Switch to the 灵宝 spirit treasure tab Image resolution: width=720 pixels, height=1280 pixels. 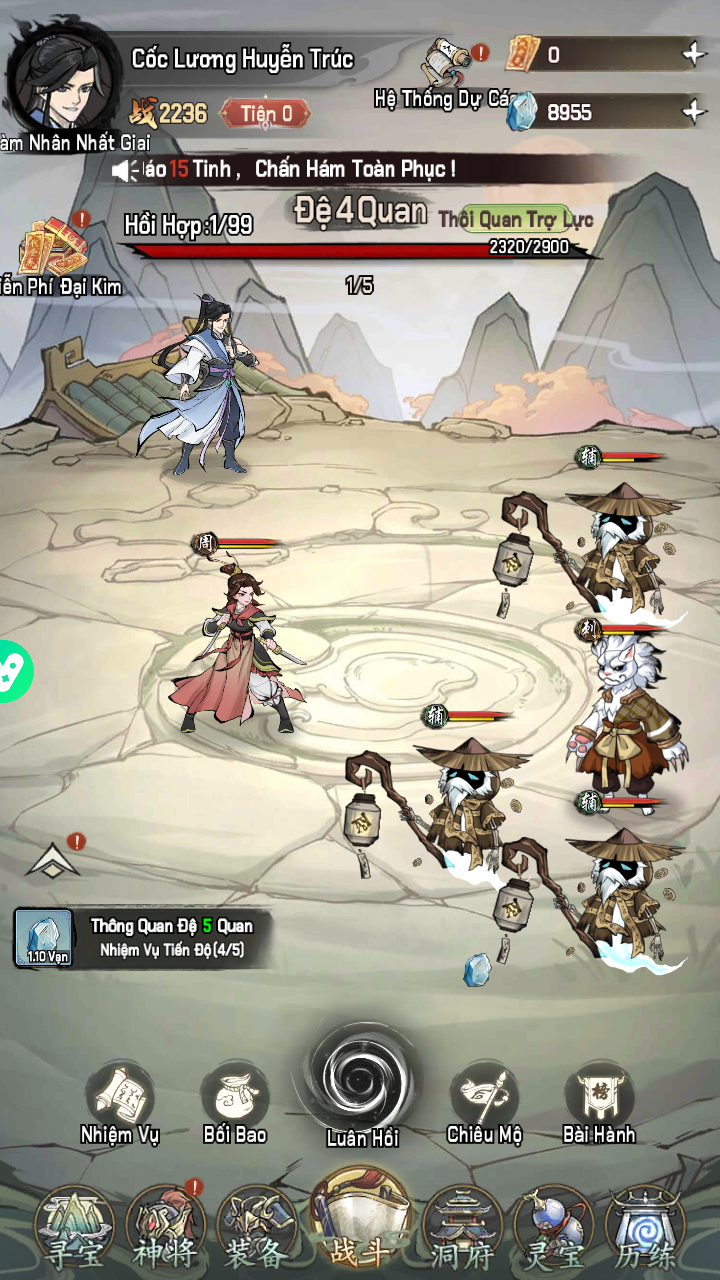[554, 1230]
